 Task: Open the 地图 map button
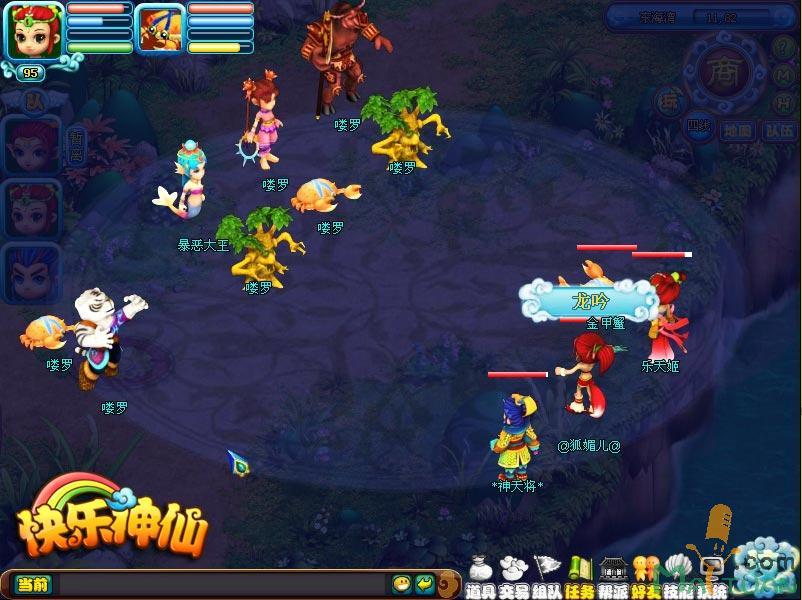coord(736,130)
